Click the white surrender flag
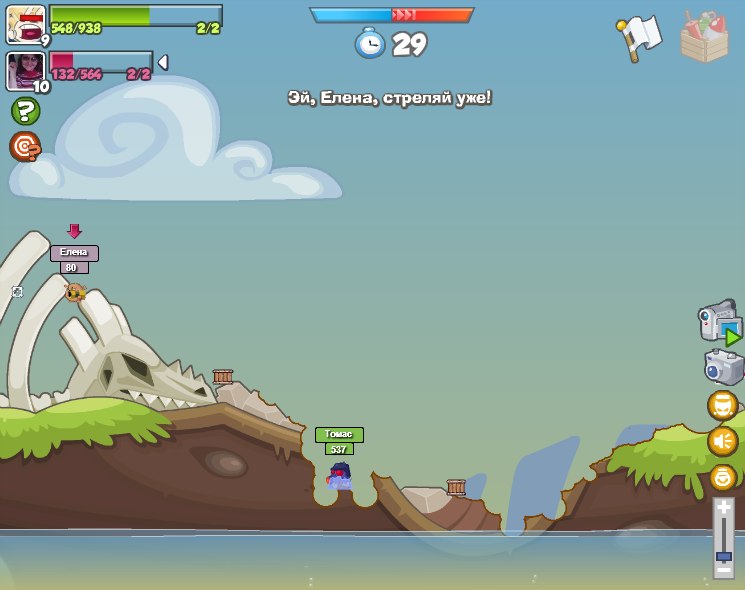 (x=640, y=36)
